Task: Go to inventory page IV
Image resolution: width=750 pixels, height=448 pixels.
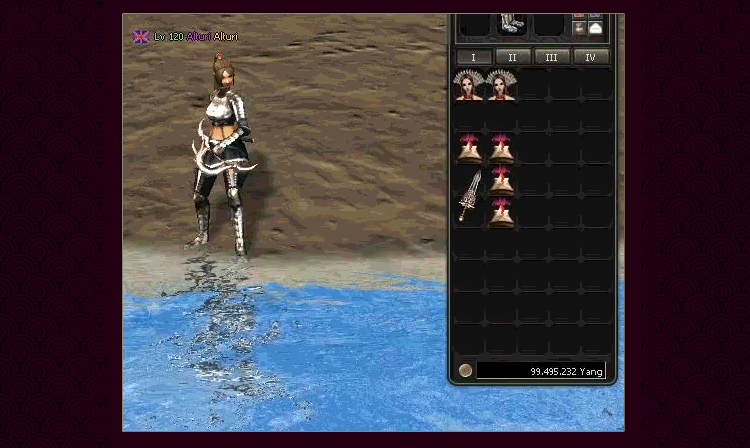Action: pyautogui.click(x=591, y=57)
